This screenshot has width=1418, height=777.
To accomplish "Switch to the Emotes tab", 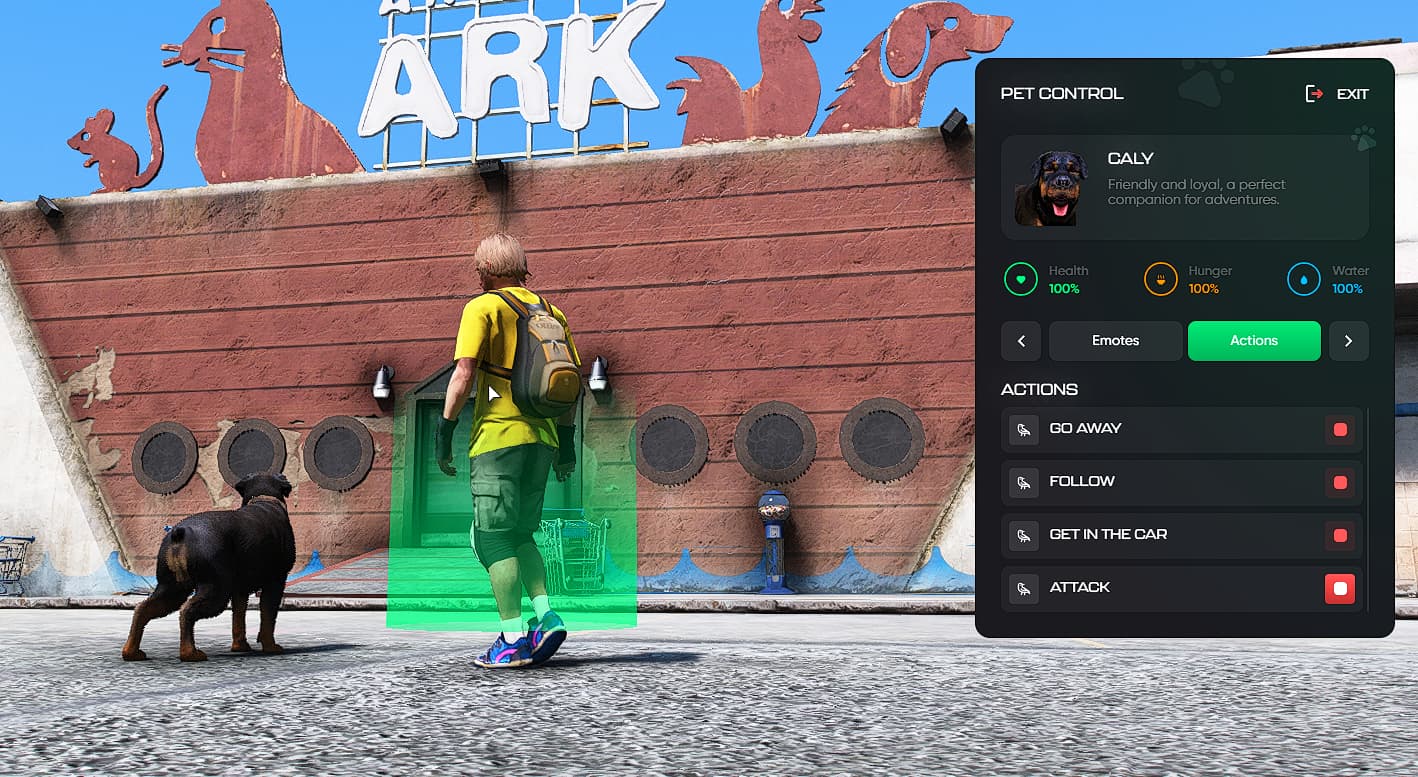I will pos(1115,341).
